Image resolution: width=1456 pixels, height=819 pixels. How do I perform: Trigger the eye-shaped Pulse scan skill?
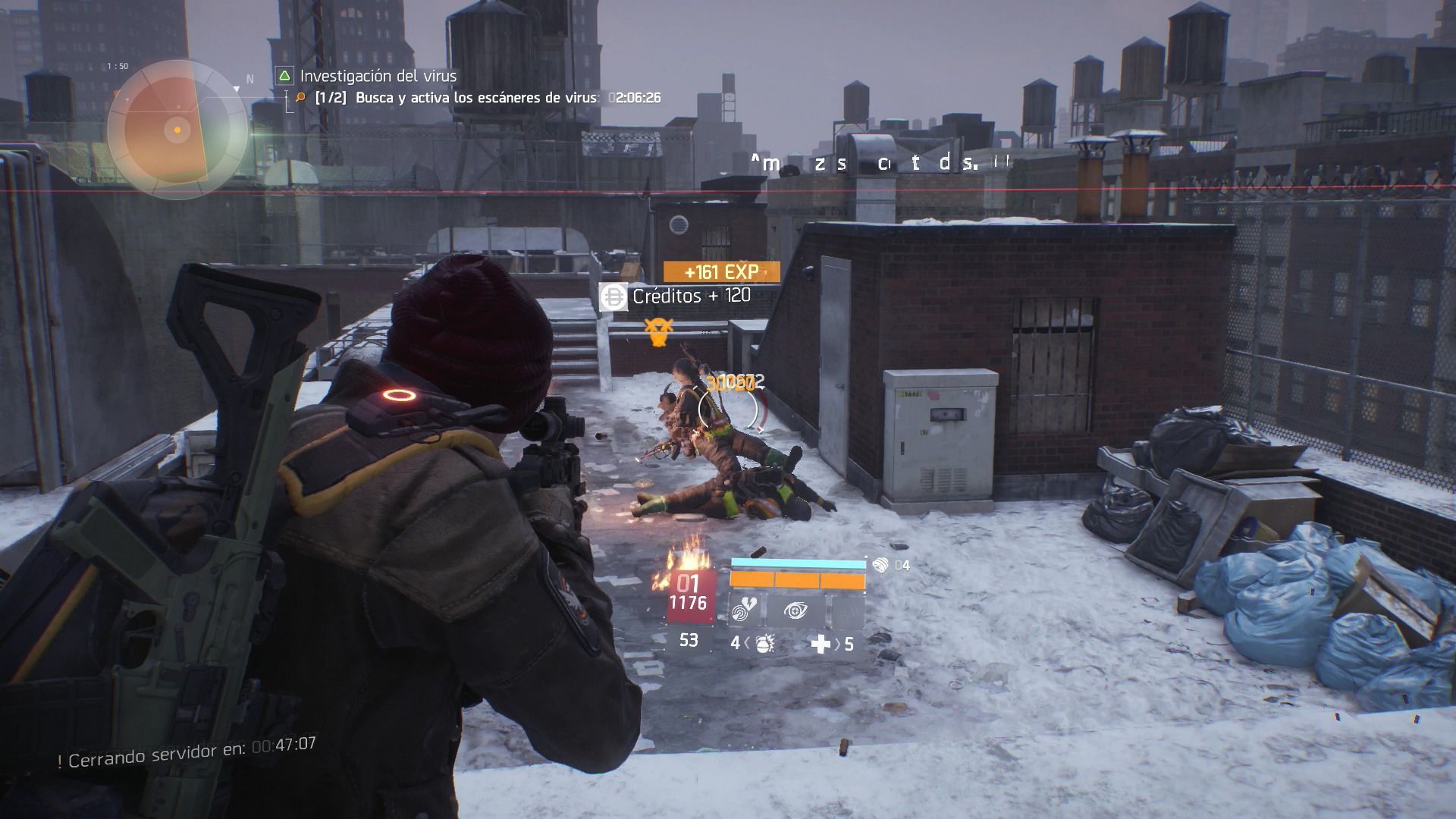[x=795, y=611]
